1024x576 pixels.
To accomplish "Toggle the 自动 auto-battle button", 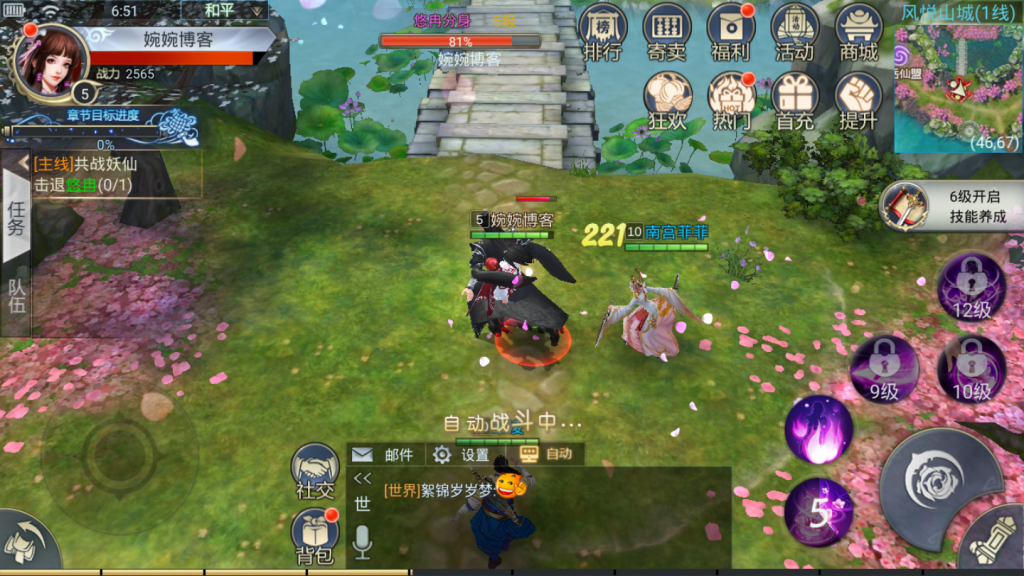I will [x=547, y=454].
